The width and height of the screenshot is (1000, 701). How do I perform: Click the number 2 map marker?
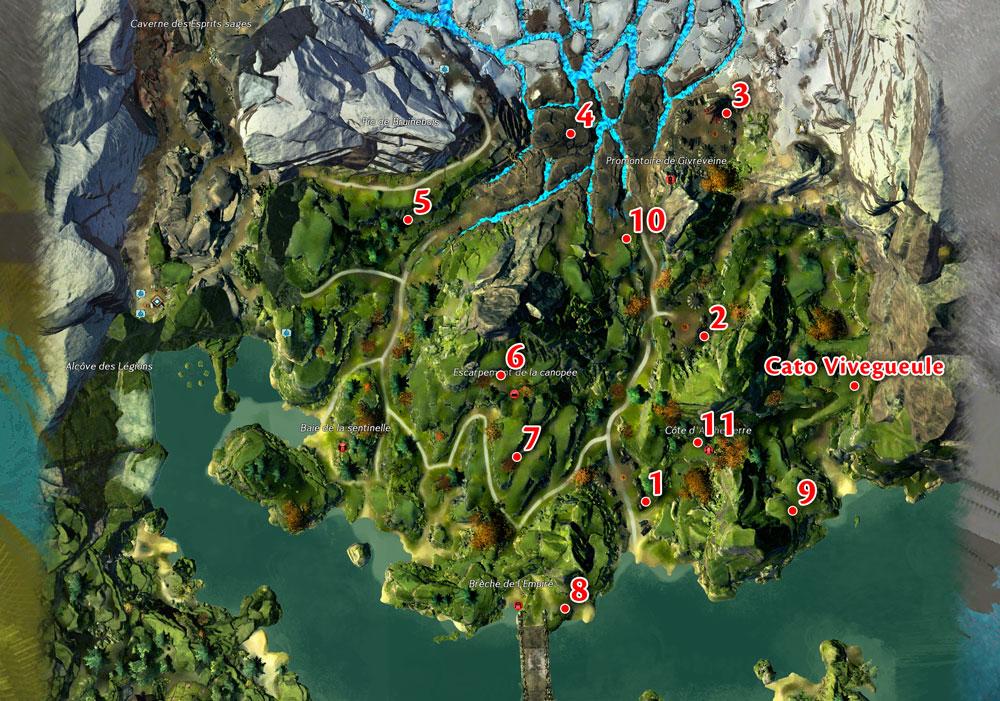[x=704, y=336]
